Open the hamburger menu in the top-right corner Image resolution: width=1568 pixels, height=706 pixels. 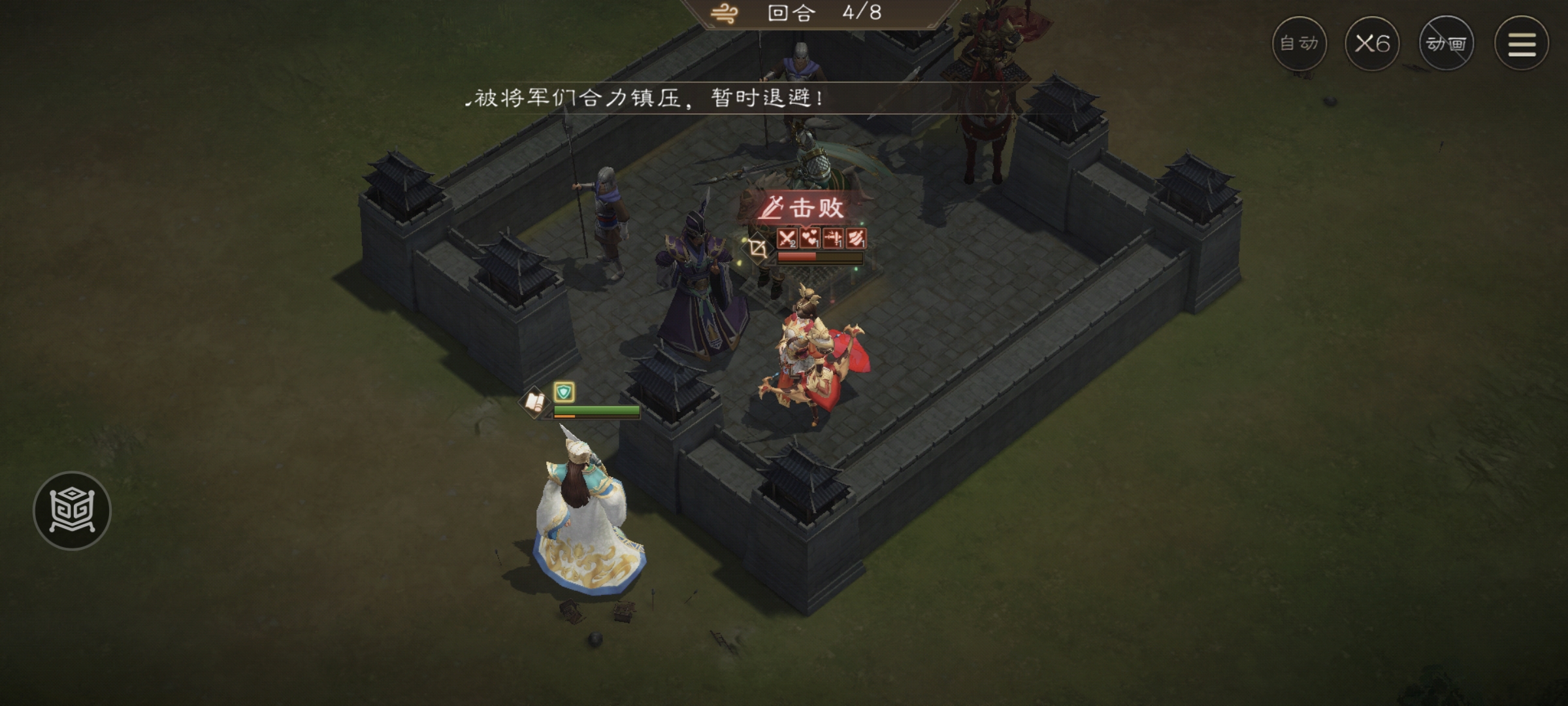[x=1520, y=44]
